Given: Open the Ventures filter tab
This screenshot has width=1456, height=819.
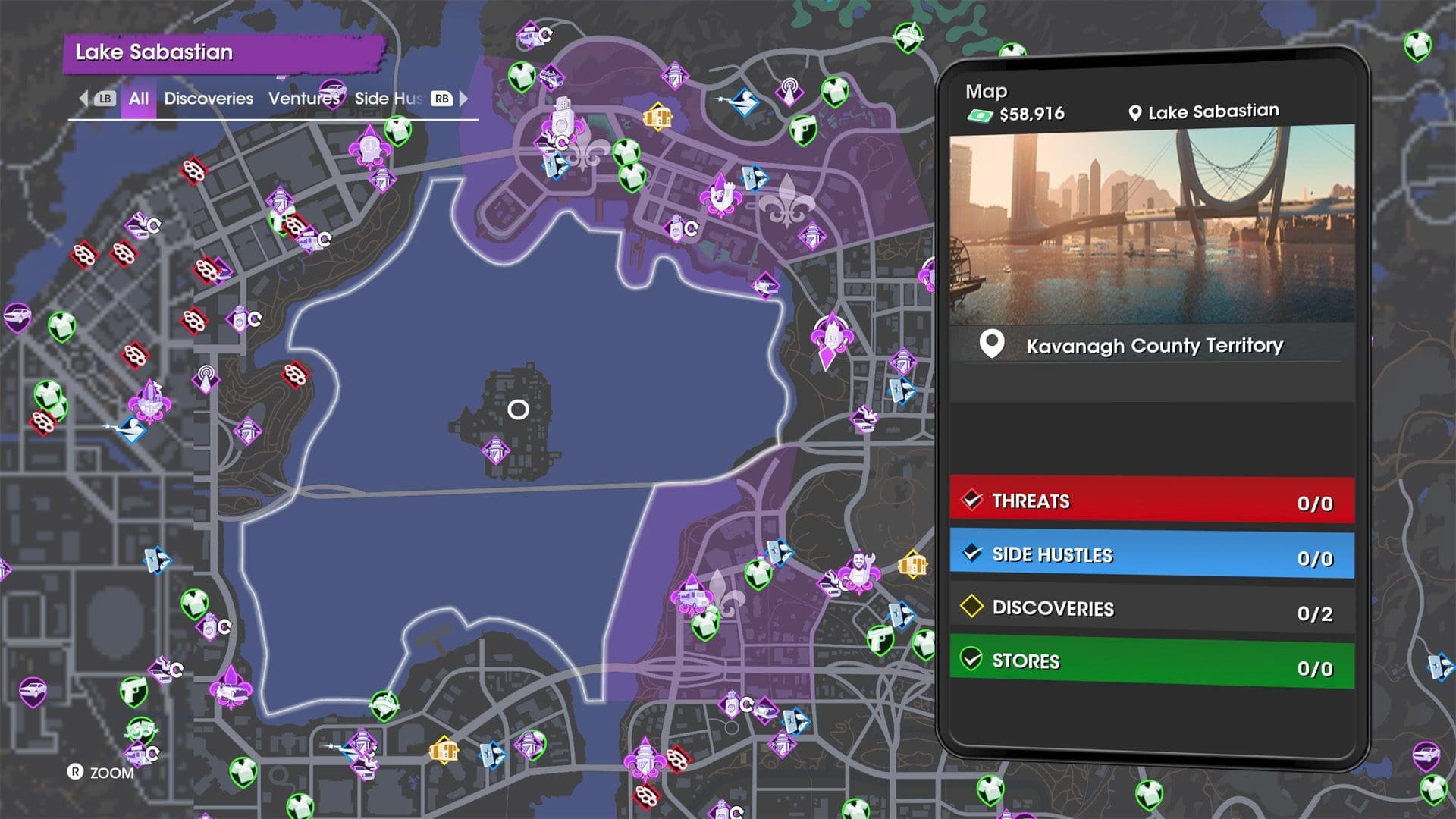Looking at the screenshot, I should (304, 99).
